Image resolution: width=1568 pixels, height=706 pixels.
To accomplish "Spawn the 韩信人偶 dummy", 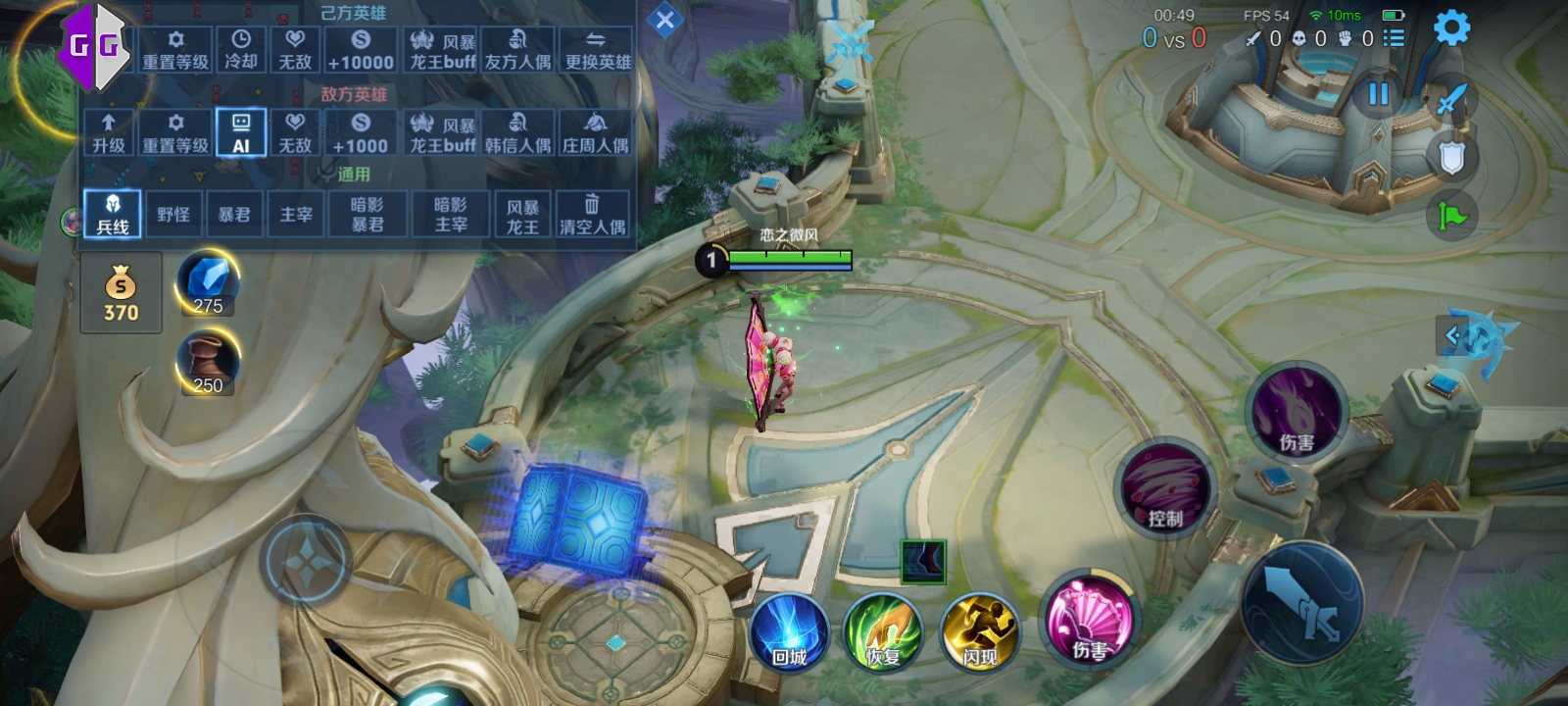I will [x=517, y=132].
